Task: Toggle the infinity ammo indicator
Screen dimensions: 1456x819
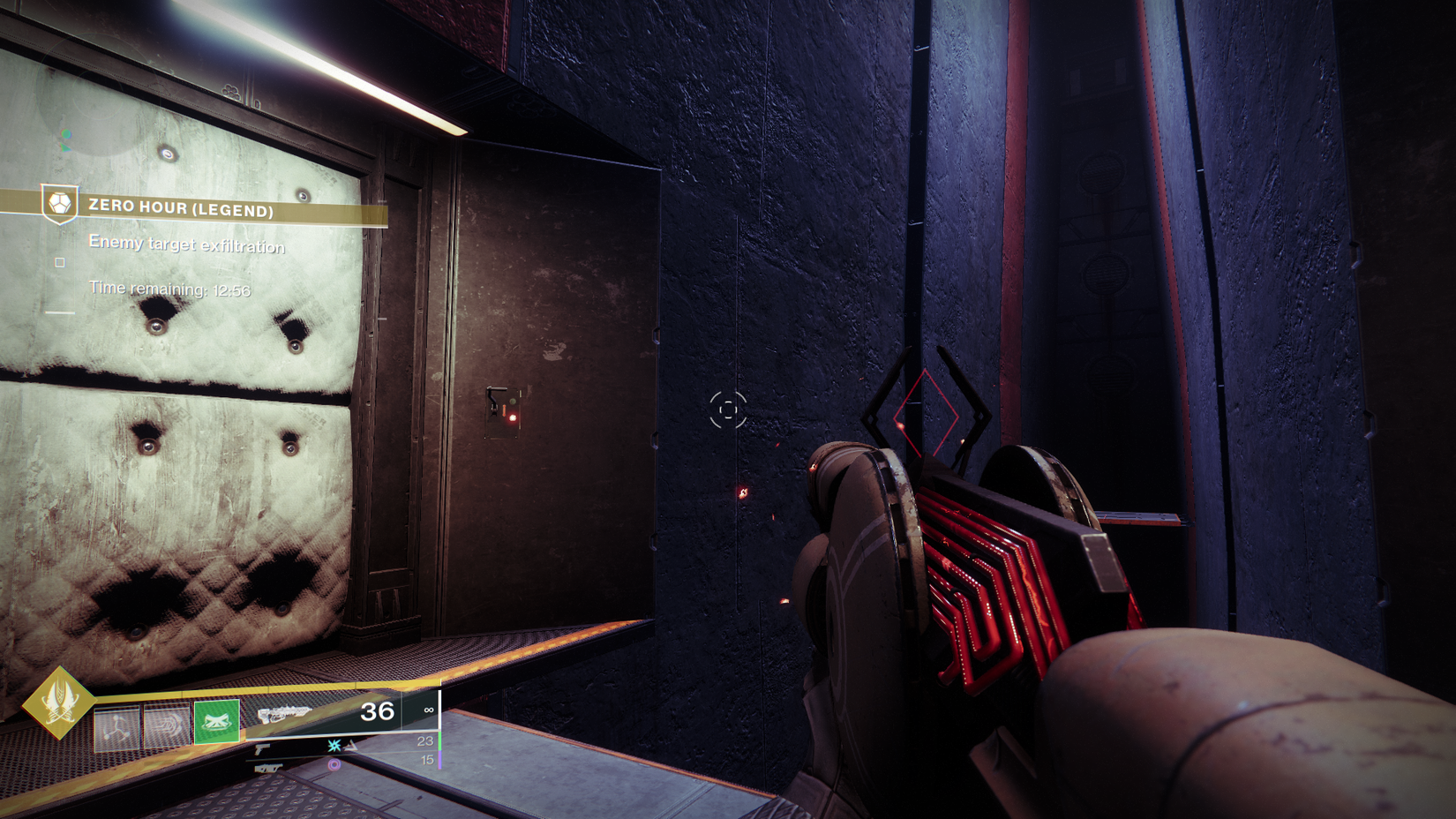Action: pyautogui.click(x=431, y=710)
